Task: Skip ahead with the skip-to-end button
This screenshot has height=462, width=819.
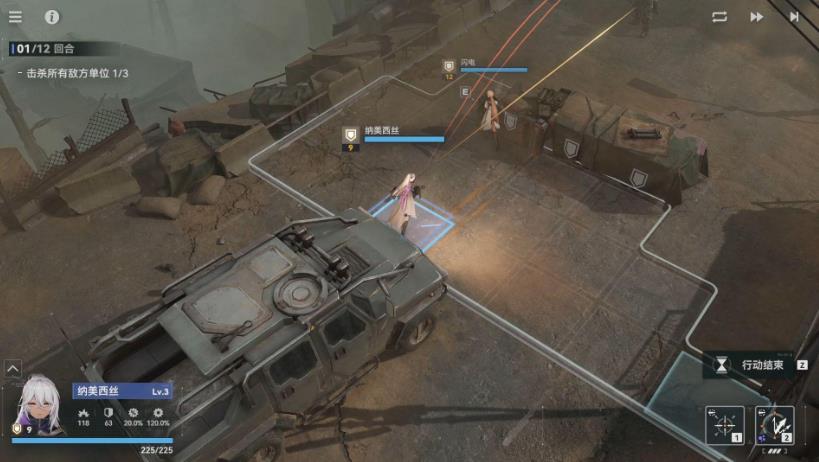Action: click(795, 17)
